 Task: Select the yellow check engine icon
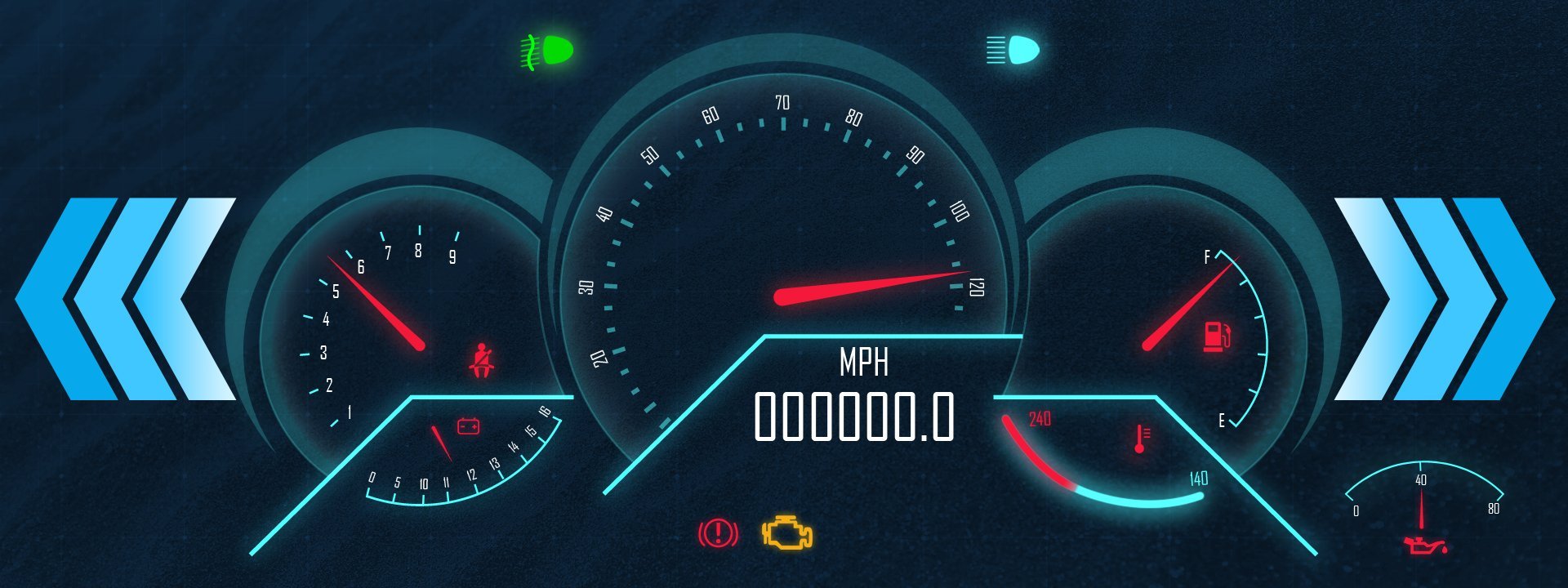pos(787,532)
